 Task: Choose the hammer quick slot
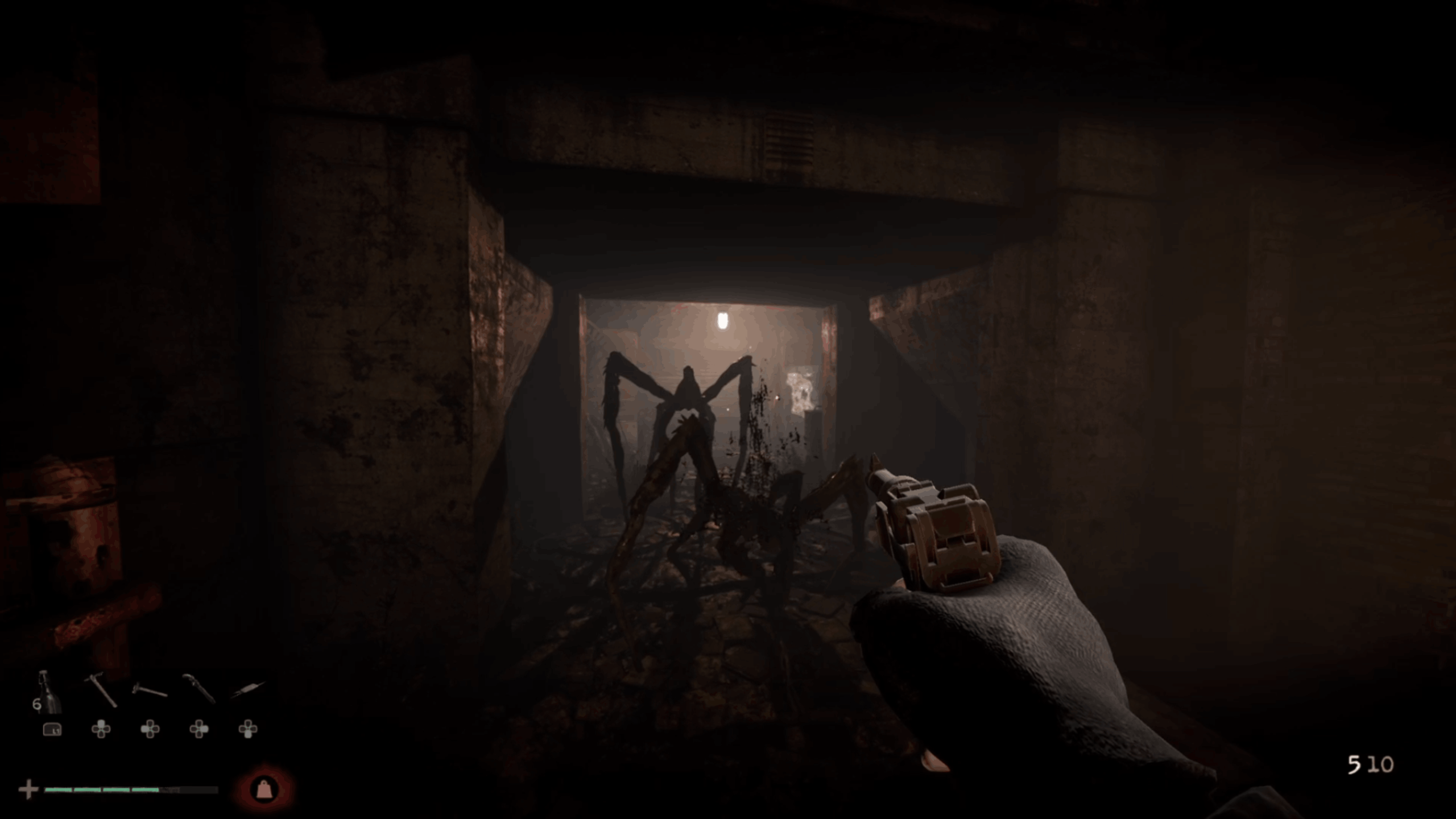150,690
